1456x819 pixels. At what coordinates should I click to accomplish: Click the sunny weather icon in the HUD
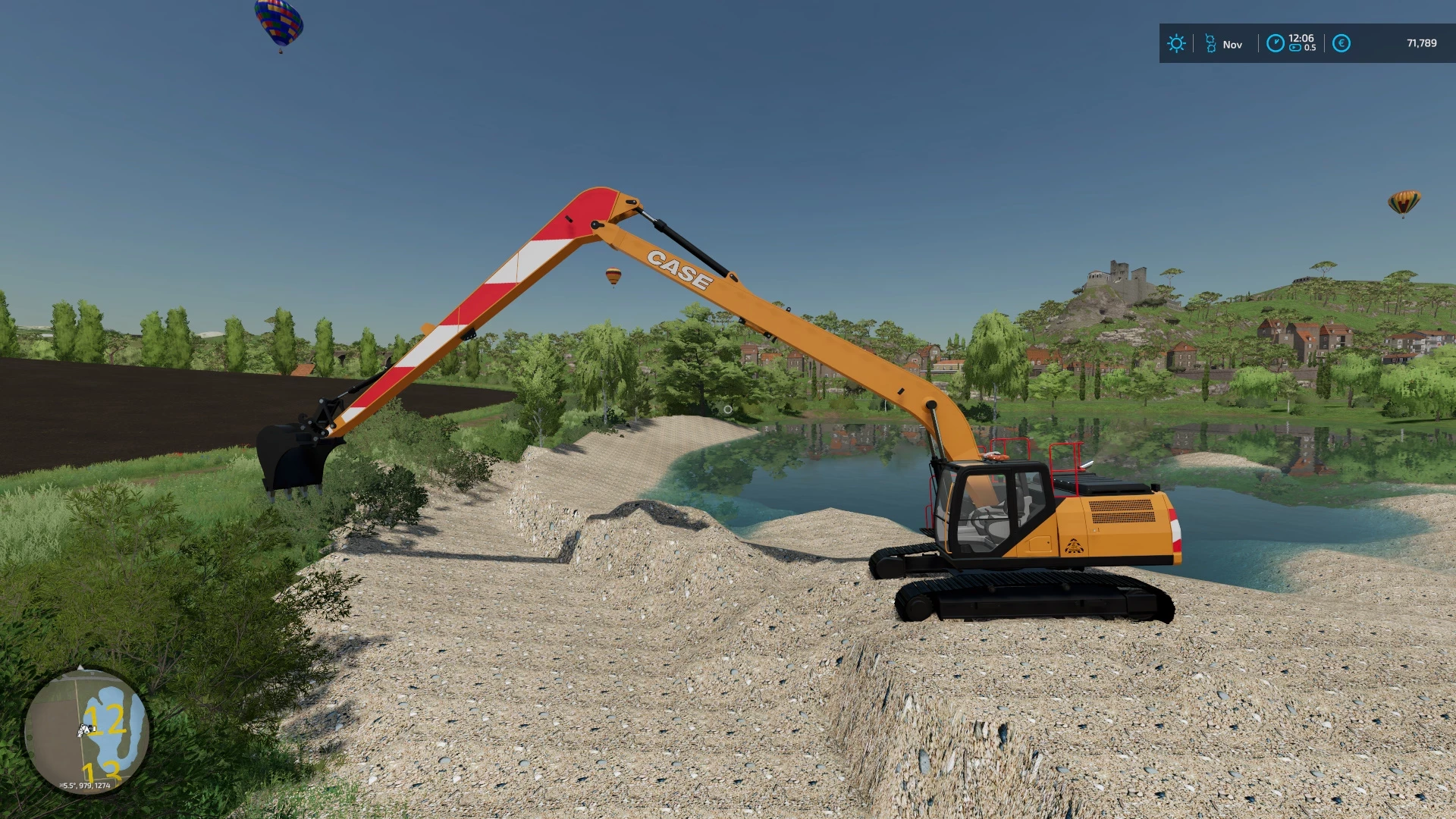point(1177,42)
